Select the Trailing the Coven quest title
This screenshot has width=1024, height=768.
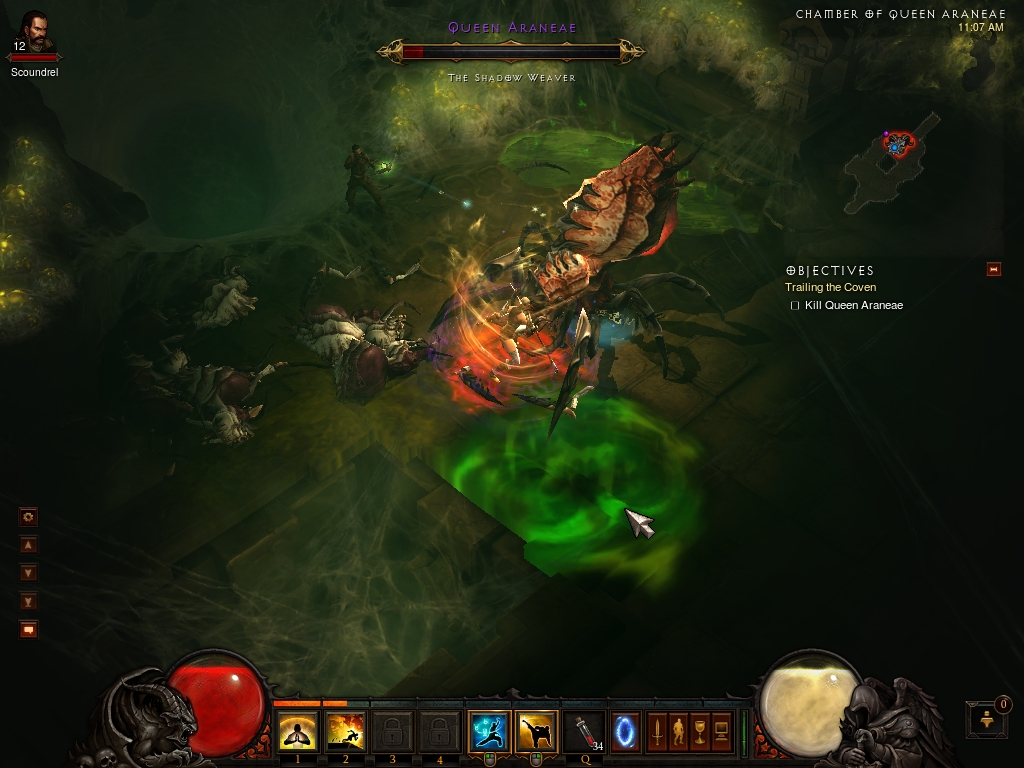[x=830, y=288]
